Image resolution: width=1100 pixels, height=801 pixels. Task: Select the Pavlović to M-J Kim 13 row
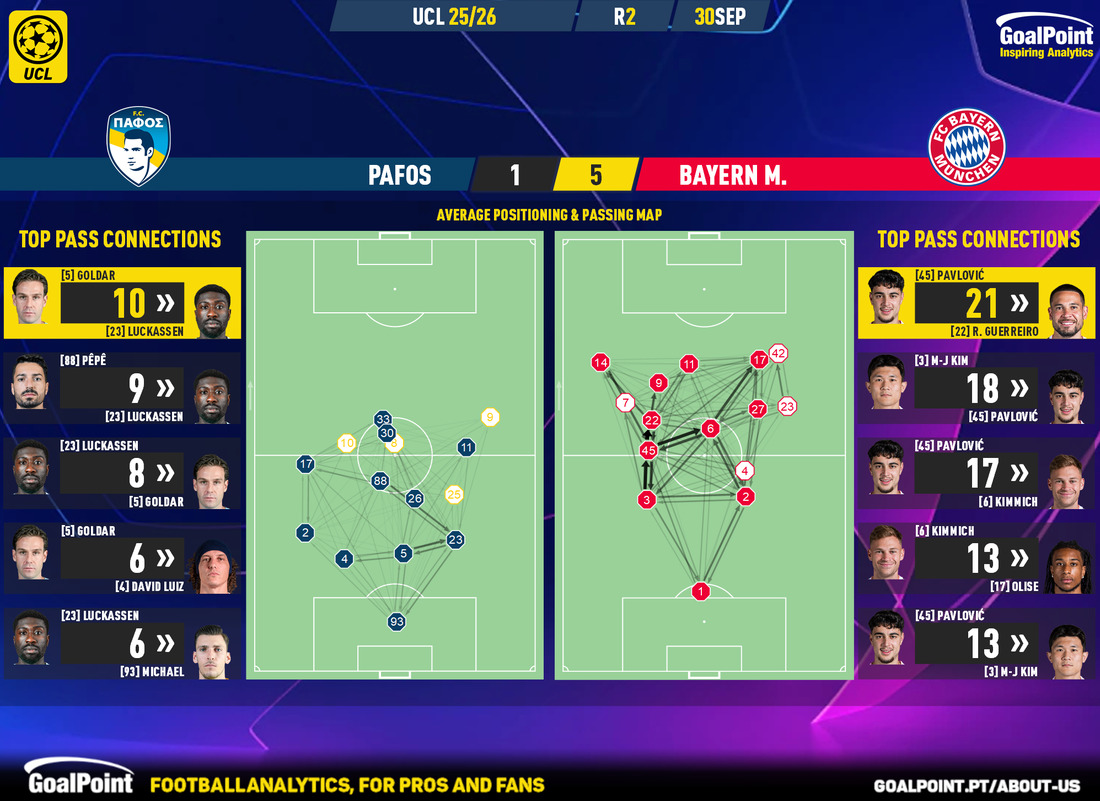pos(977,643)
